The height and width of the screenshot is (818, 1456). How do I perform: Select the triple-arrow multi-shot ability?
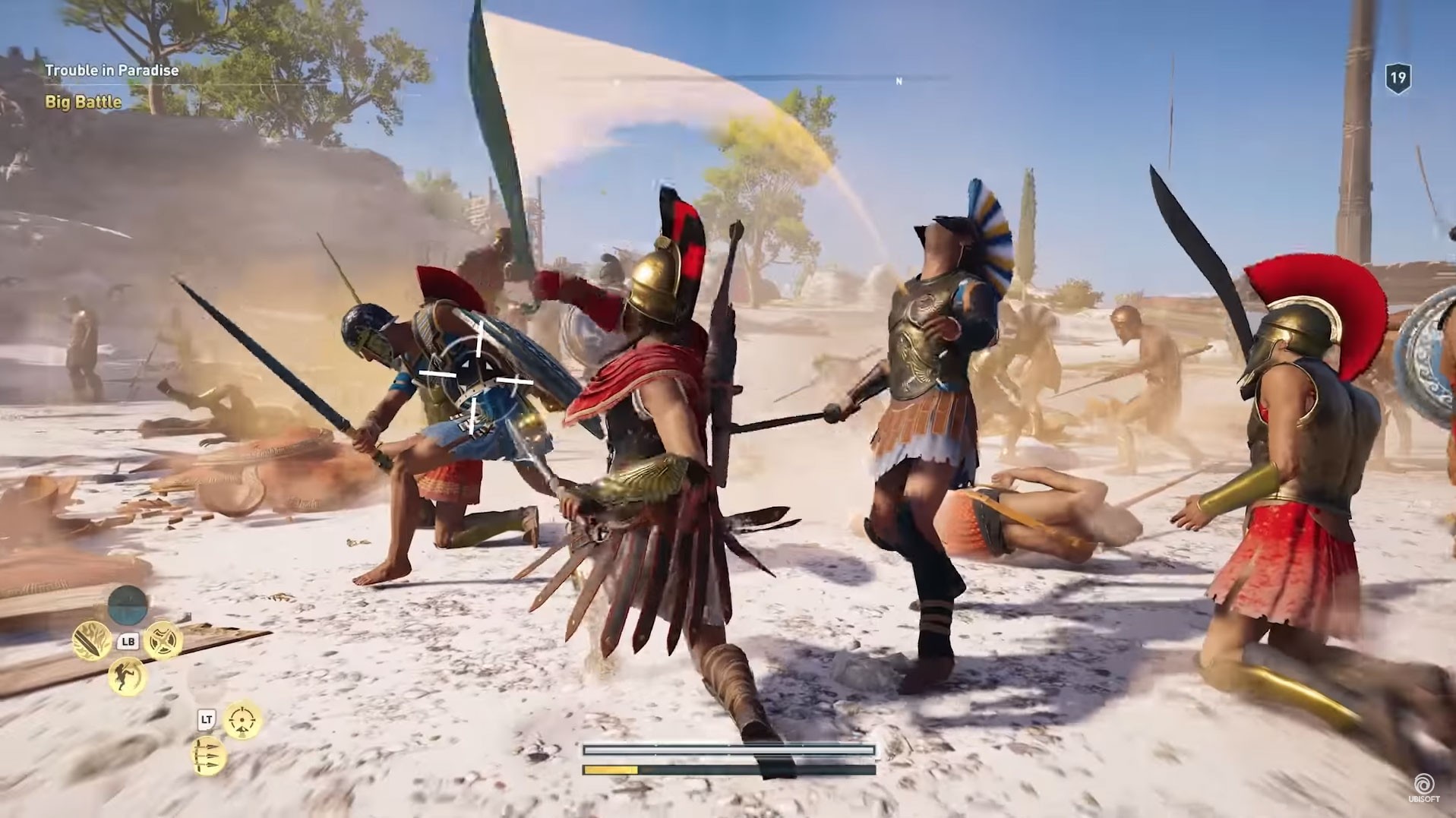click(208, 756)
